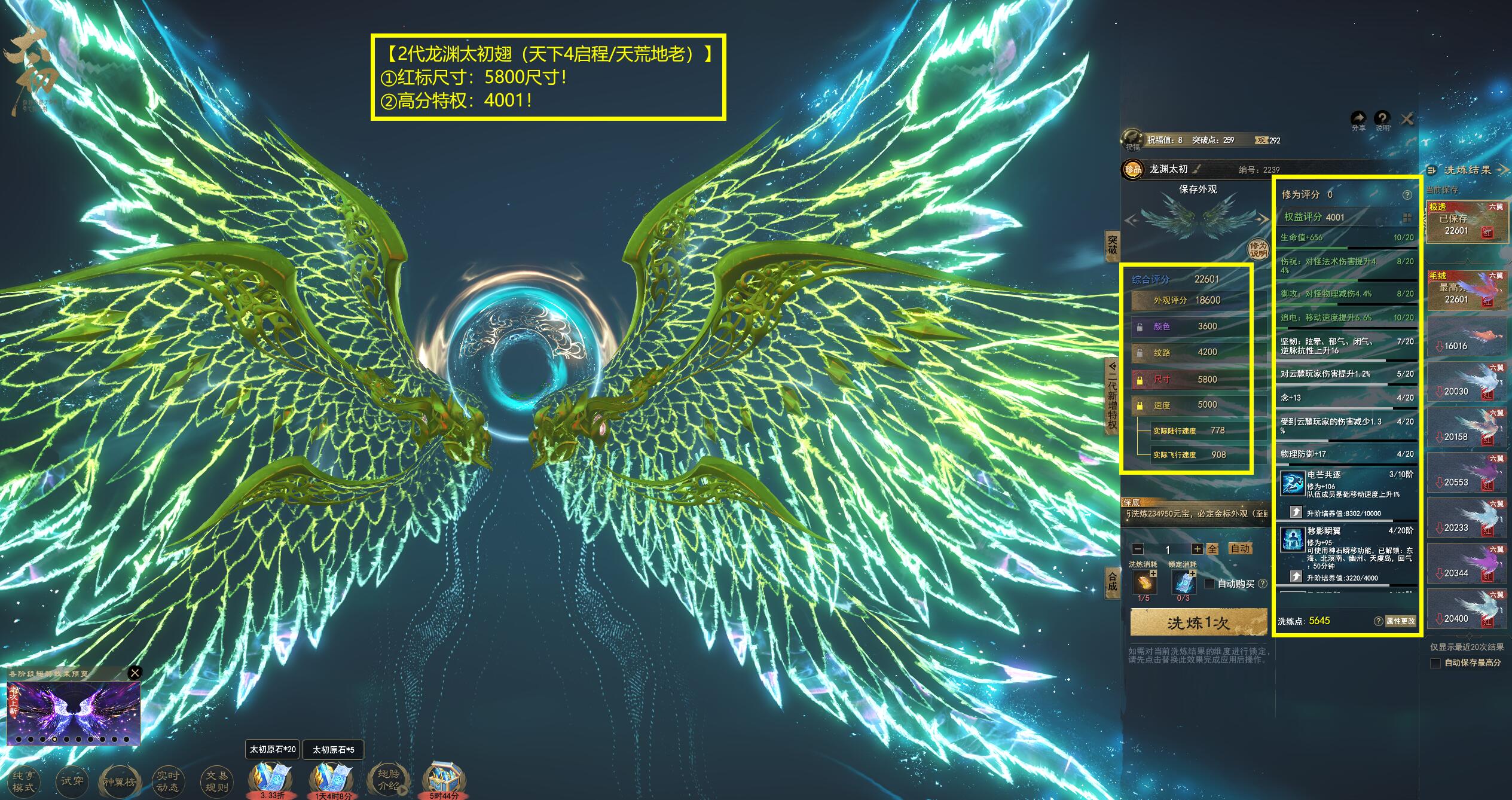Switch to the 突破 side tab
Viewport: 1512px width, 800px height.
click(1112, 245)
